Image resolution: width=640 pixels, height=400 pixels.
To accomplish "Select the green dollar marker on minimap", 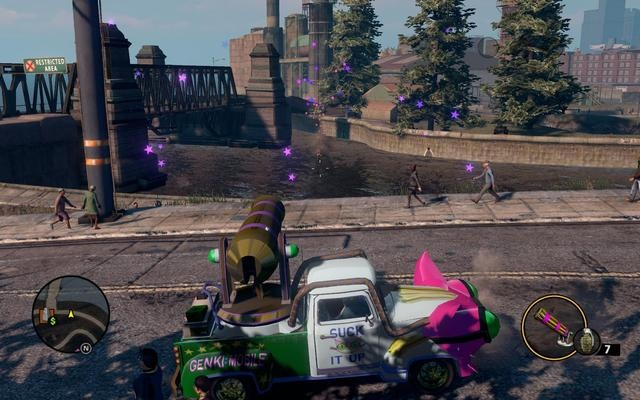I will pyautogui.click(x=50, y=321).
